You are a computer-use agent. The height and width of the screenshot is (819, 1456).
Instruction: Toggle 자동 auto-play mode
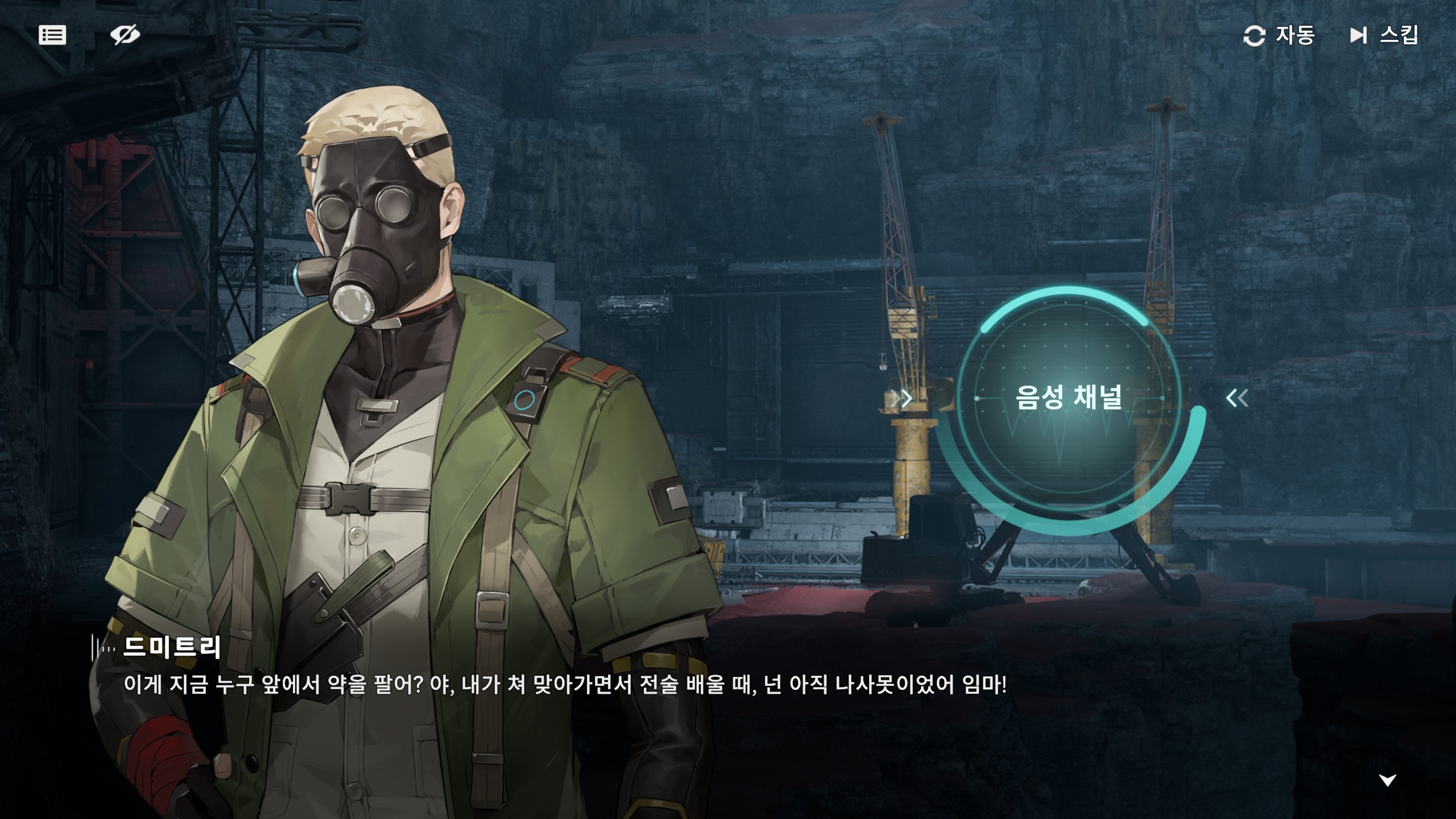pyautogui.click(x=1279, y=35)
